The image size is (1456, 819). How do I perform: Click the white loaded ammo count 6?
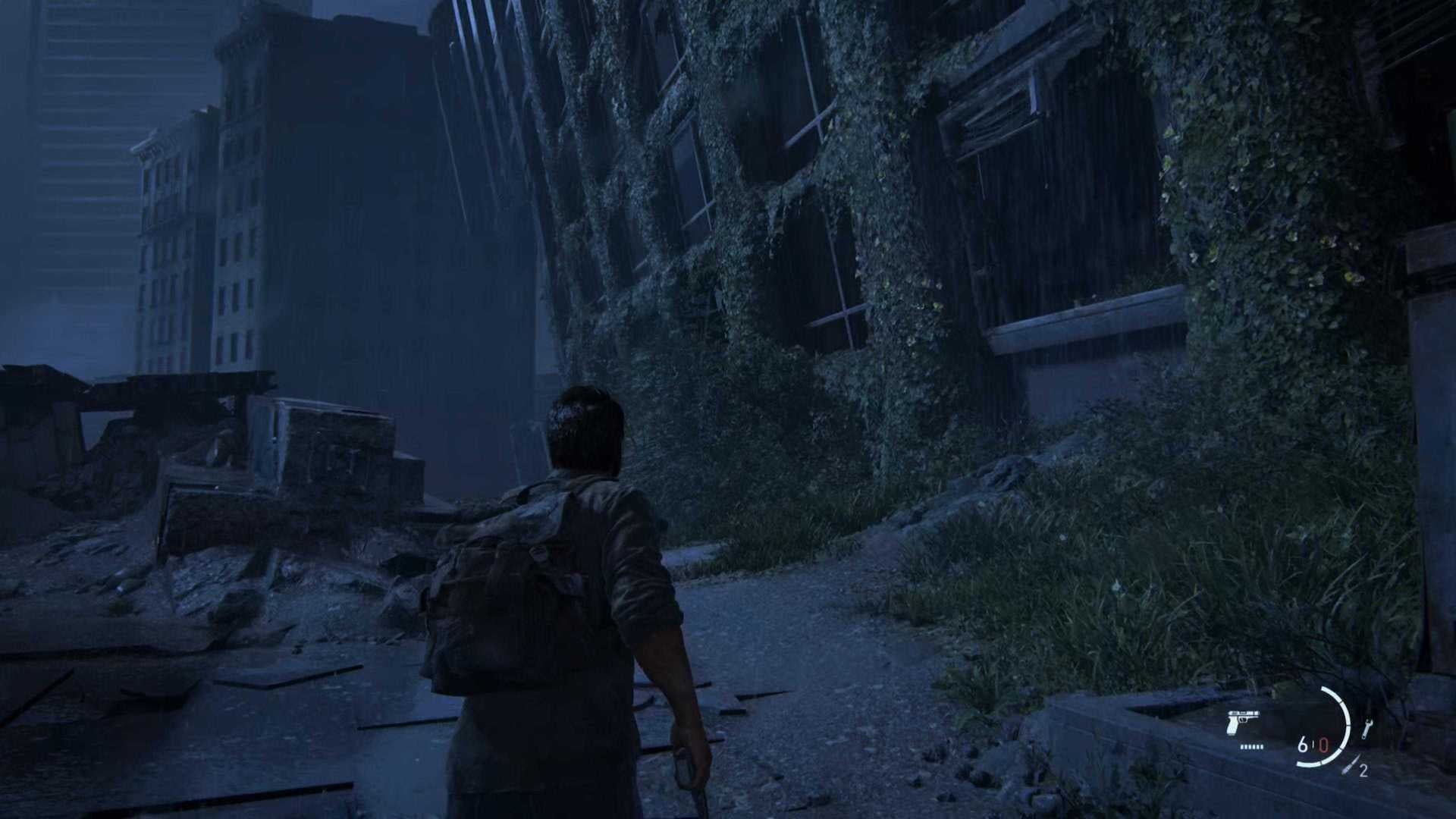1303,745
